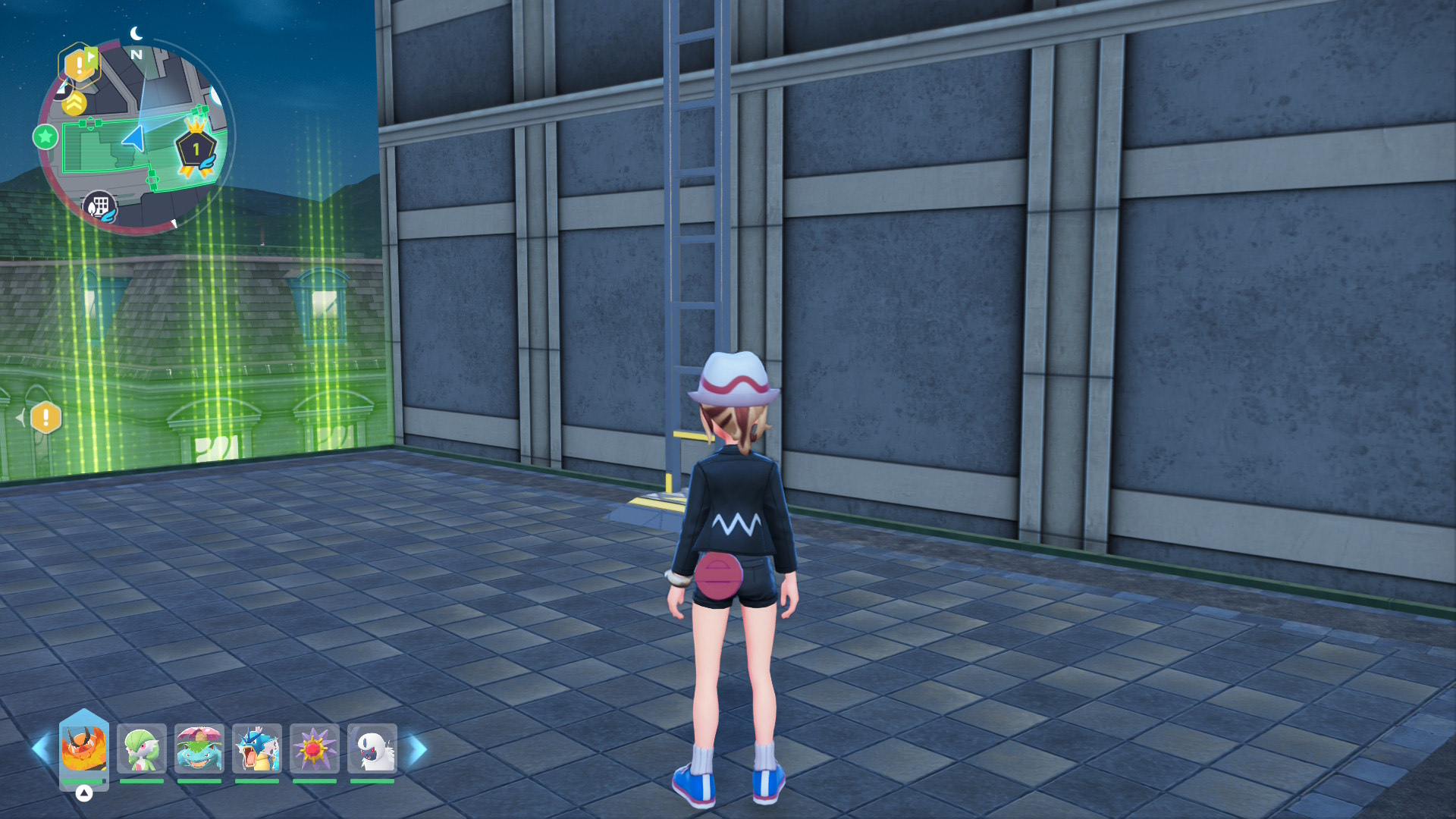Select Gardevoir in the party bar
The image size is (1456, 819).
click(x=142, y=749)
